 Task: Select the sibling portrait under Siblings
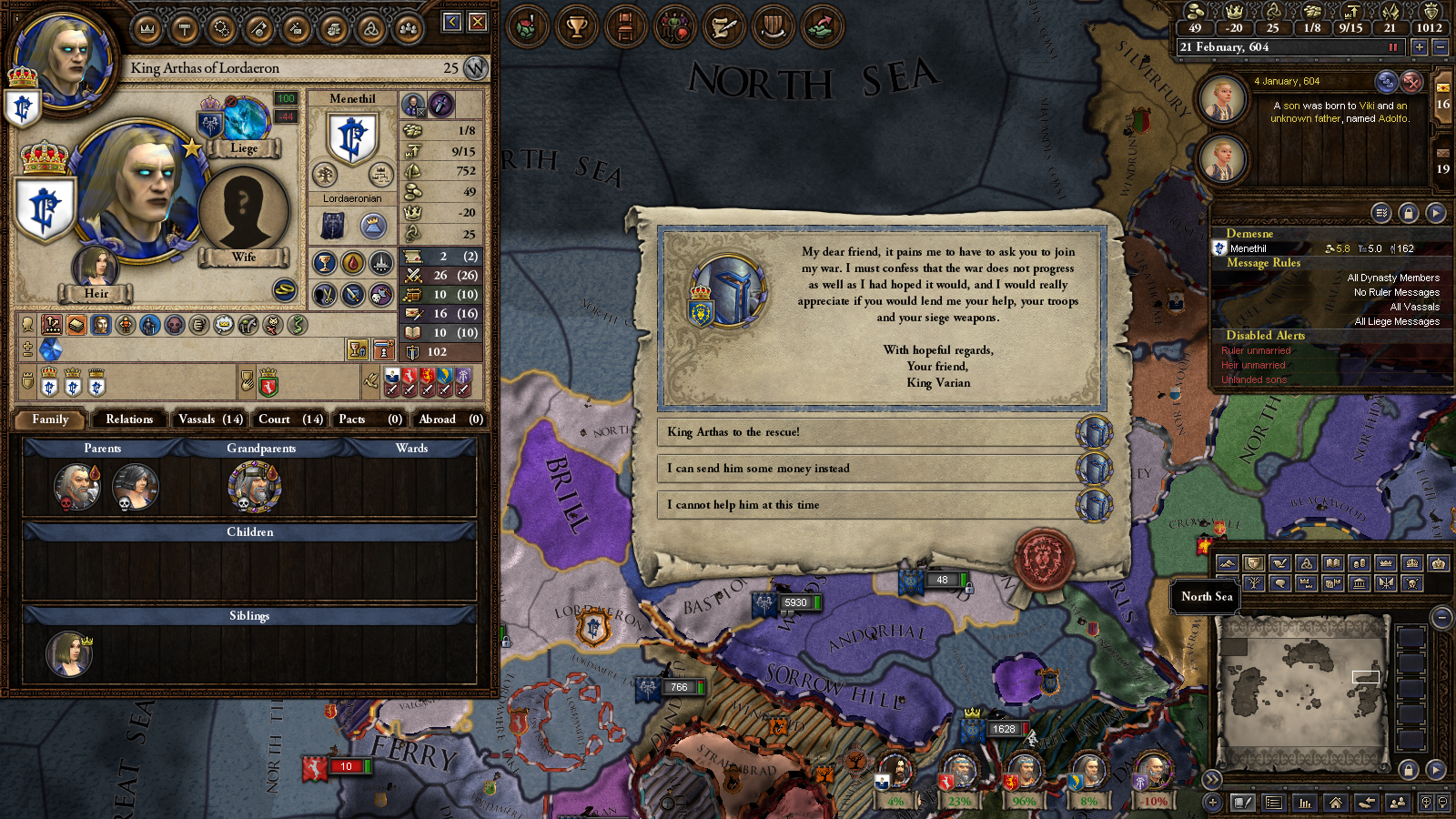pyautogui.click(x=69, y=653)
